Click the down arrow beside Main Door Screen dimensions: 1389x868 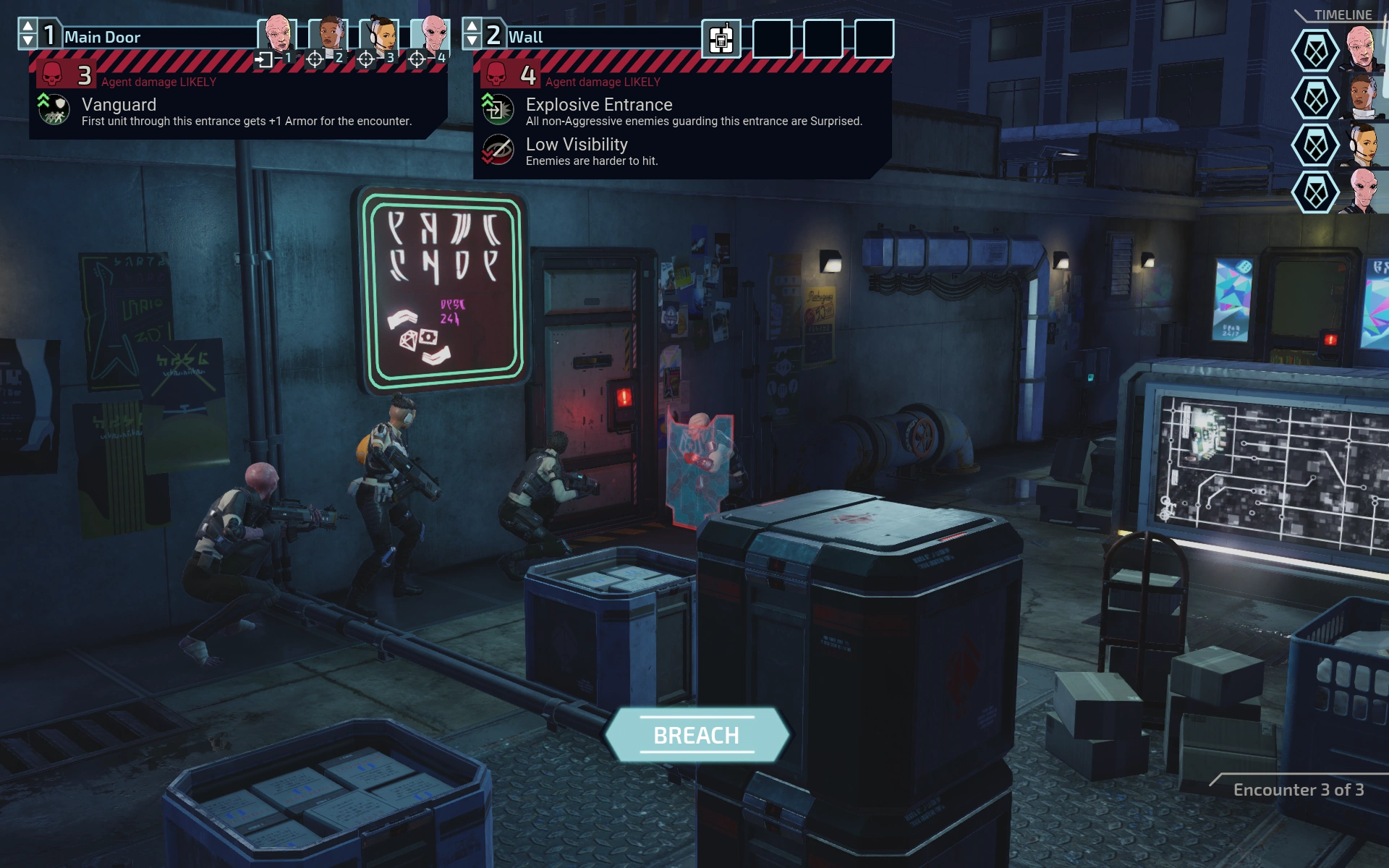point(27,42)
